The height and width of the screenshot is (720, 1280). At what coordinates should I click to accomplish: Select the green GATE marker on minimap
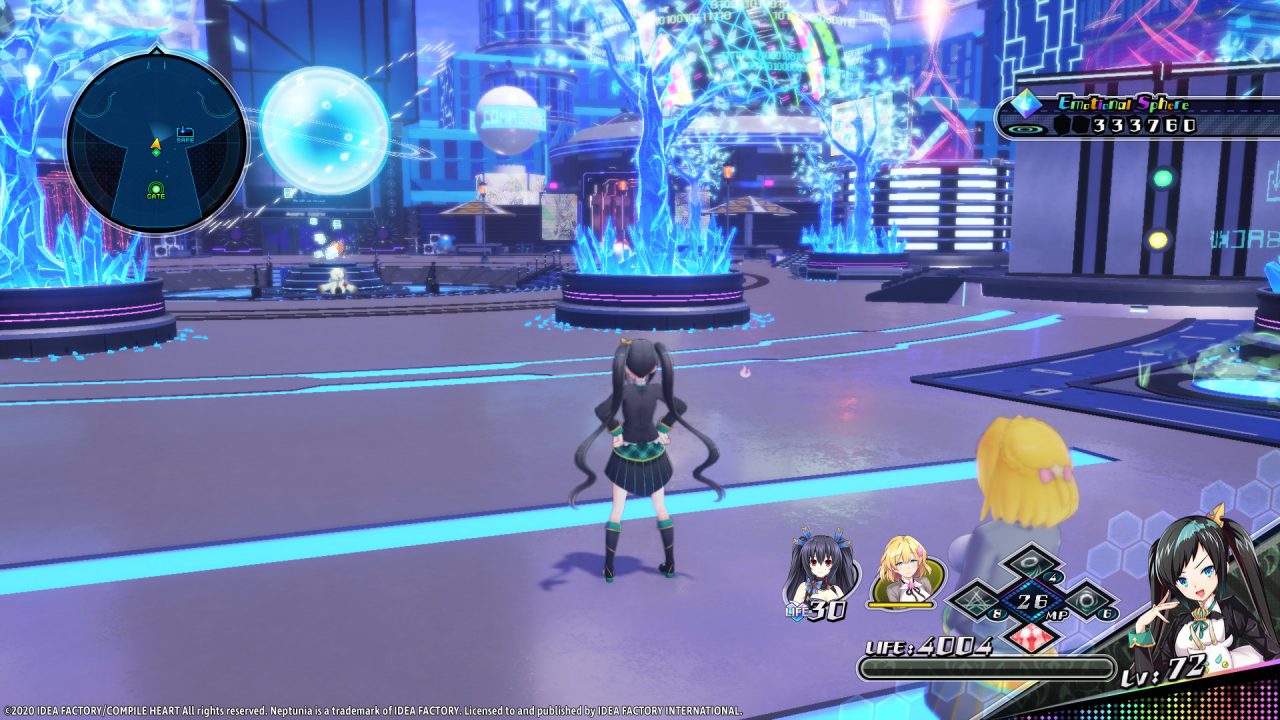(x=156, y=189)
